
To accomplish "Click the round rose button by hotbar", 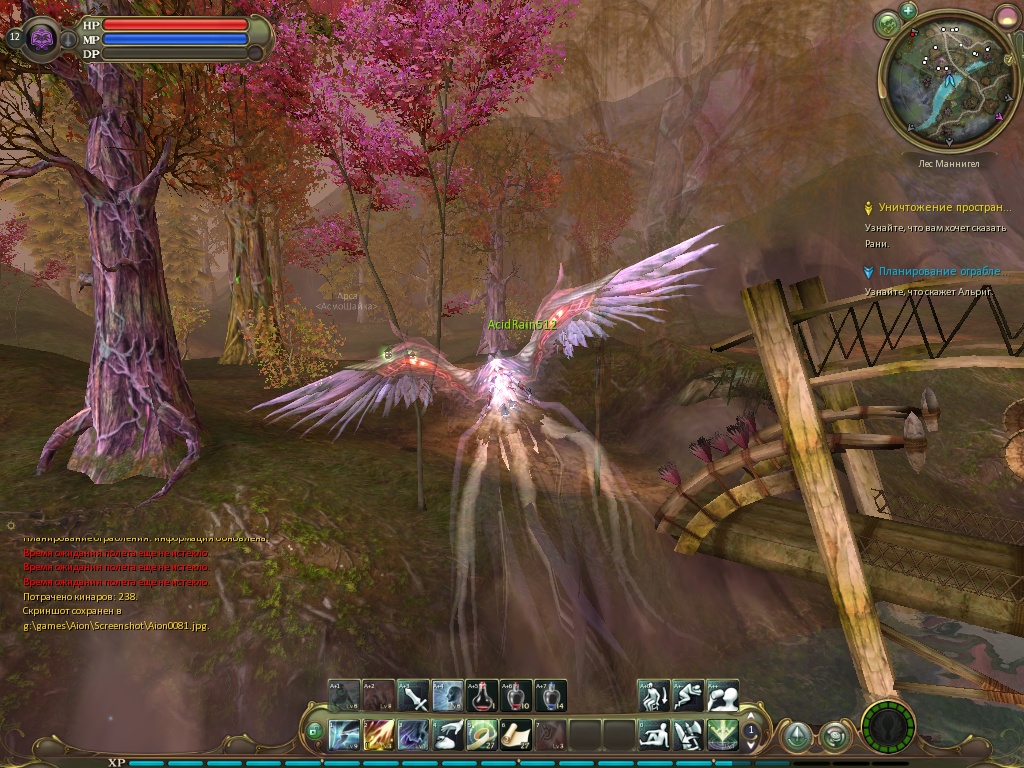I will [832, 737].
